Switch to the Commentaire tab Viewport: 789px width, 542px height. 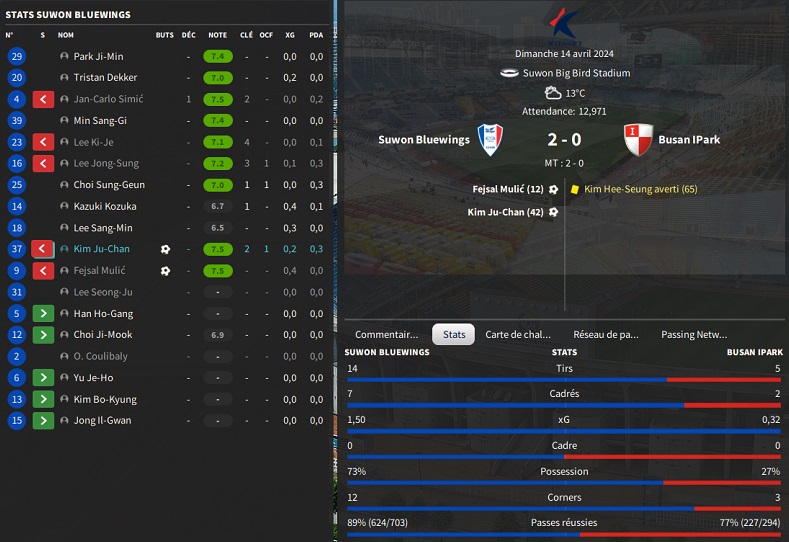(x=387, y=334)
